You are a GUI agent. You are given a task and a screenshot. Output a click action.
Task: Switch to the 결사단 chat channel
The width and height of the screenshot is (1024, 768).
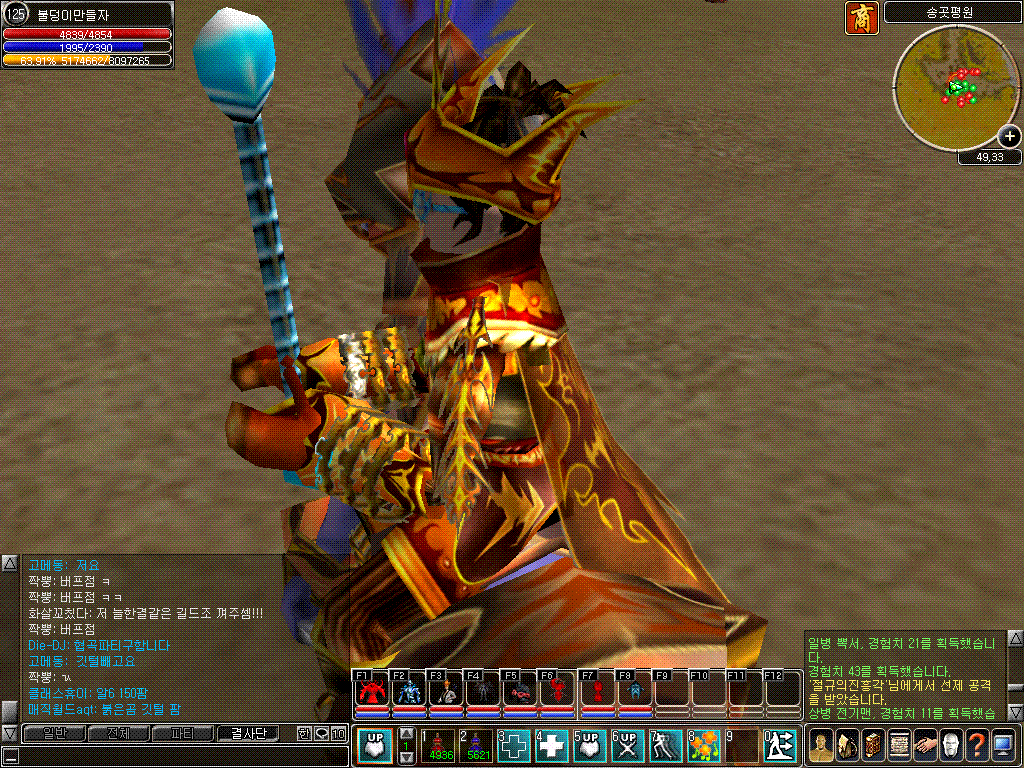[x=249, y=734]
